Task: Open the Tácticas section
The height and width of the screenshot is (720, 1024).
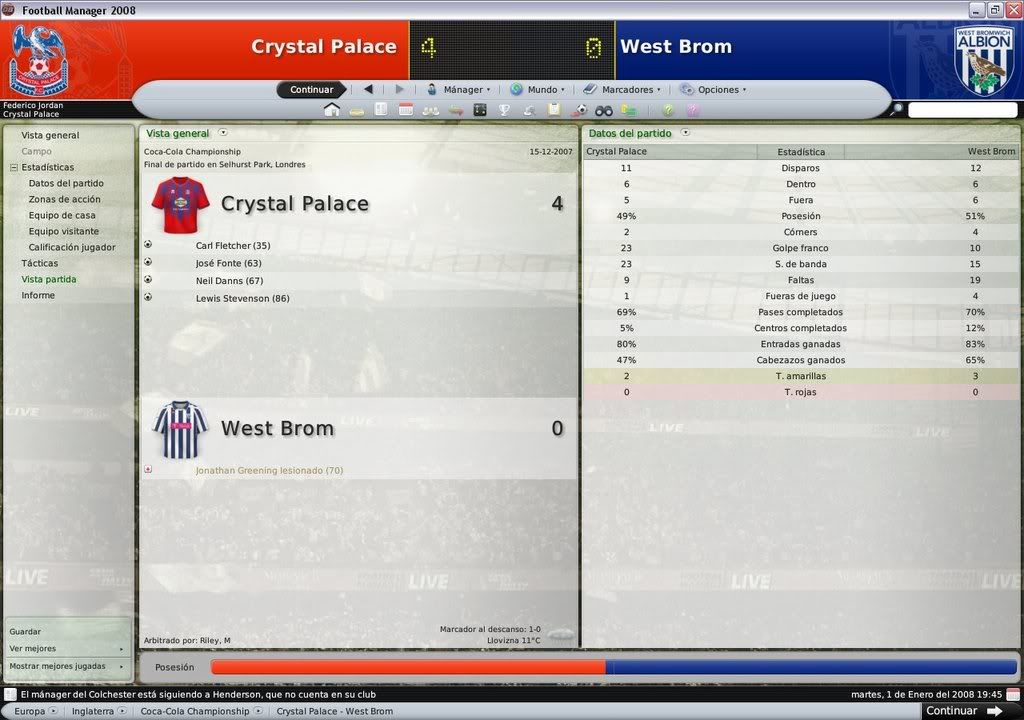Action: [40, 263]
